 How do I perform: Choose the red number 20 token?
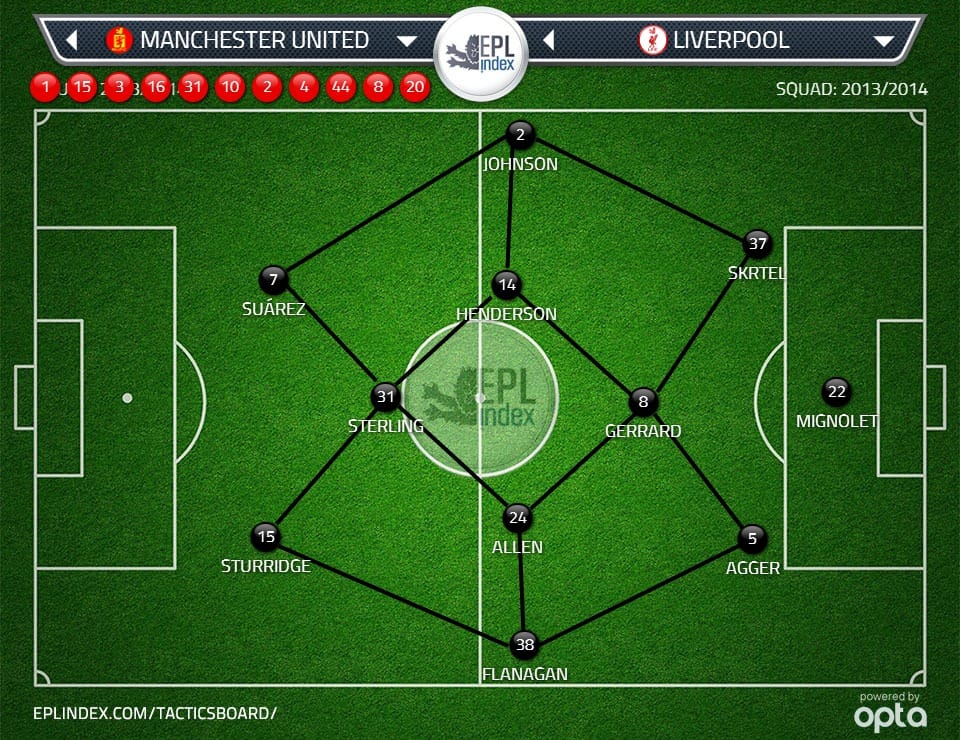pyautogui.click(x=415, y=87)
